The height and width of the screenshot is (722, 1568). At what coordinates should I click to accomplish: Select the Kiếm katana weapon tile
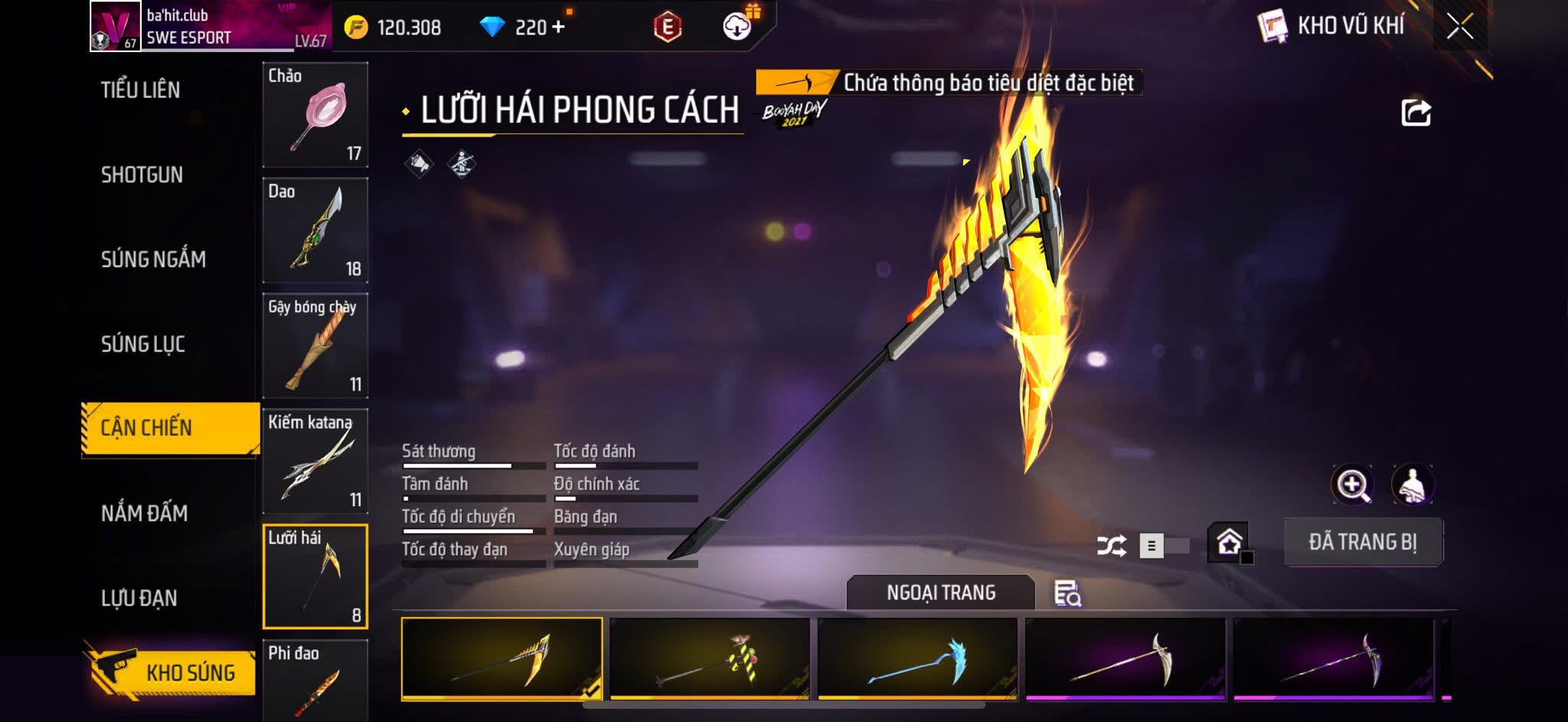tap(315, 462)
